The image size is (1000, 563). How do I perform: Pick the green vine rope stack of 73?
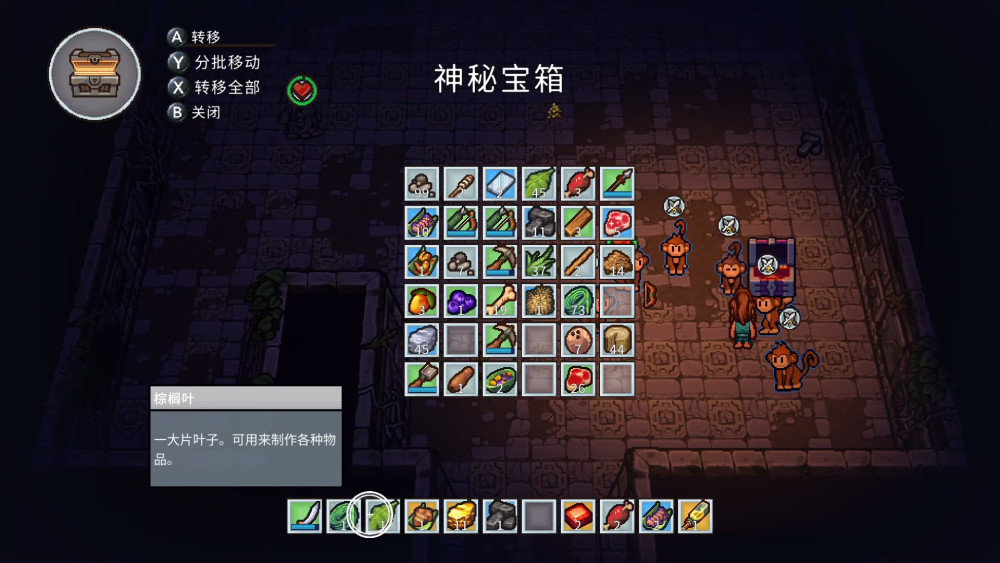578,300
